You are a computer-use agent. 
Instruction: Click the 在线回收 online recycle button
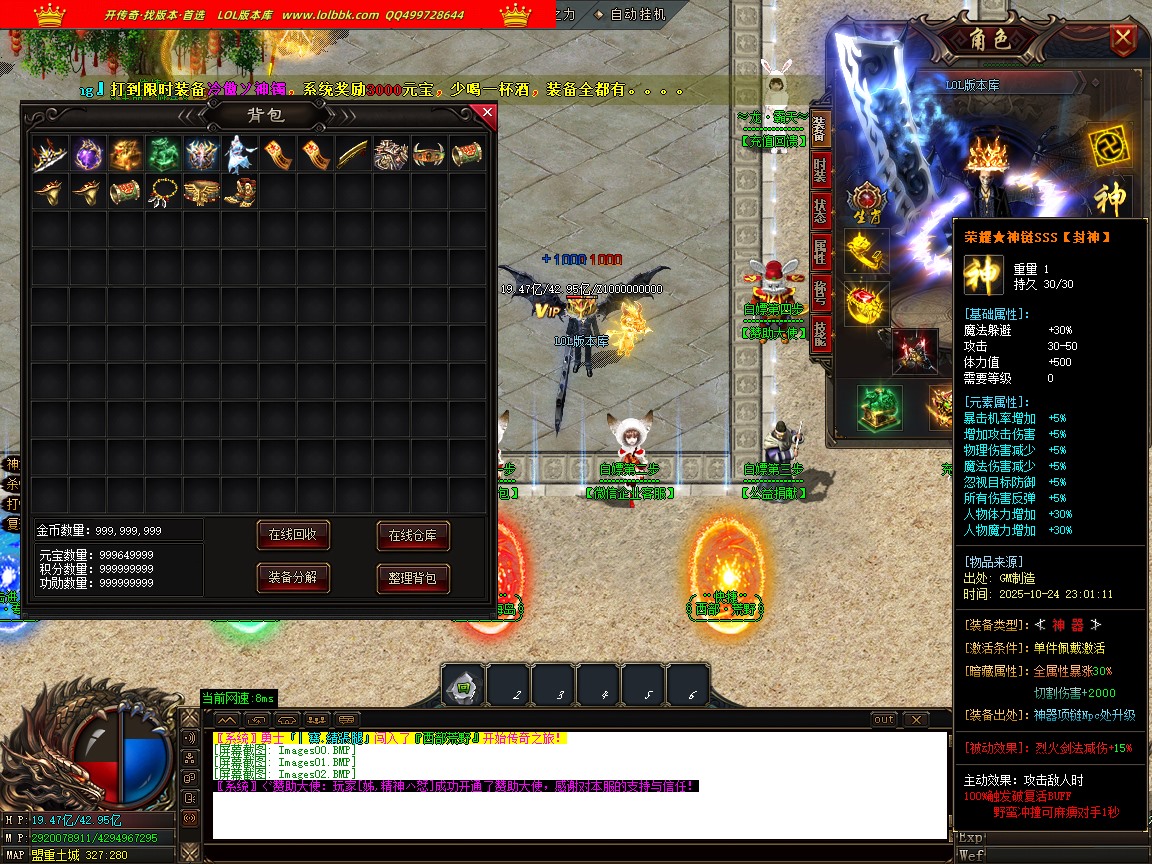click(x=292, y=535)
